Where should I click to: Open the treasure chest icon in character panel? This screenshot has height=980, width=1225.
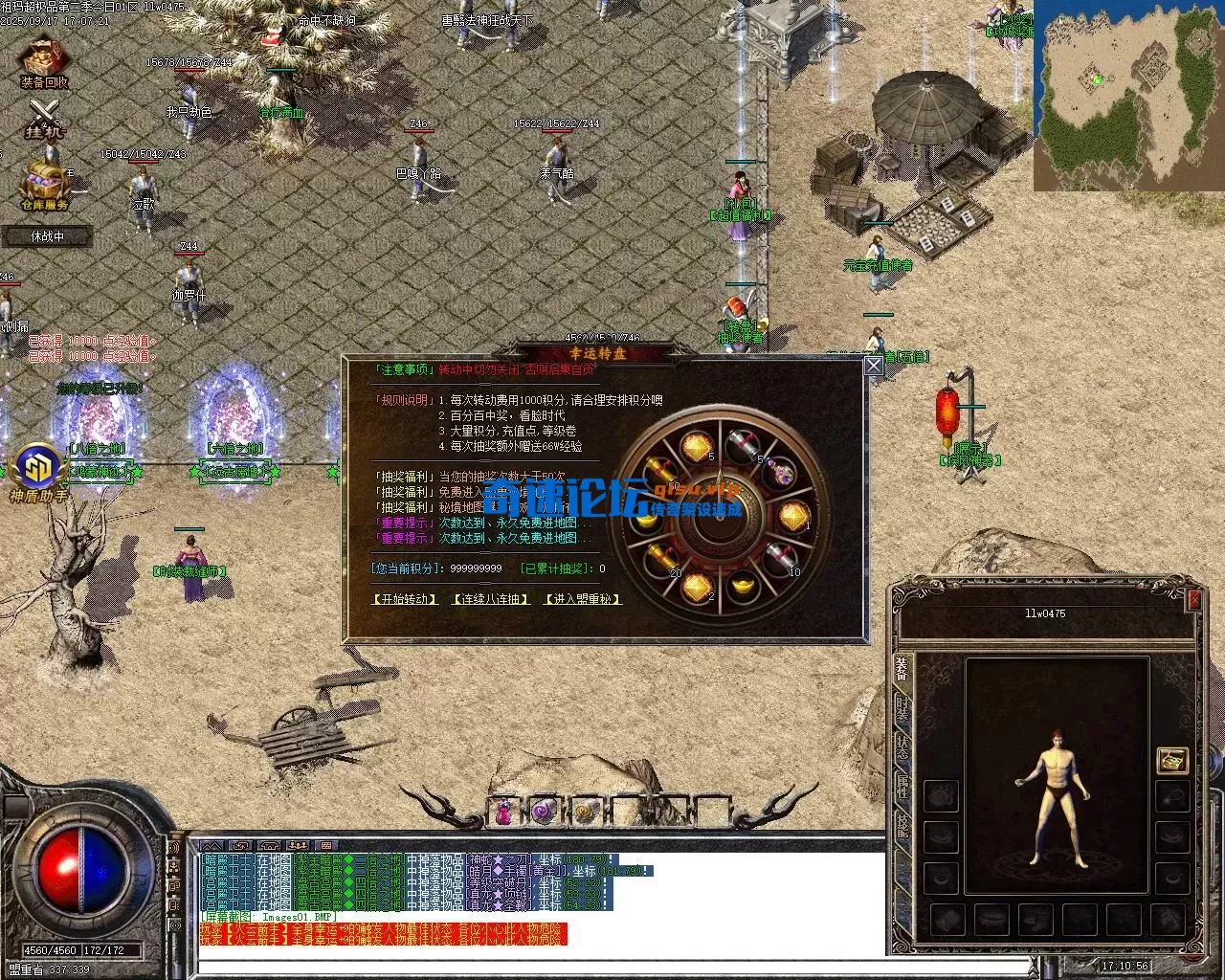tap(1171, 760)
